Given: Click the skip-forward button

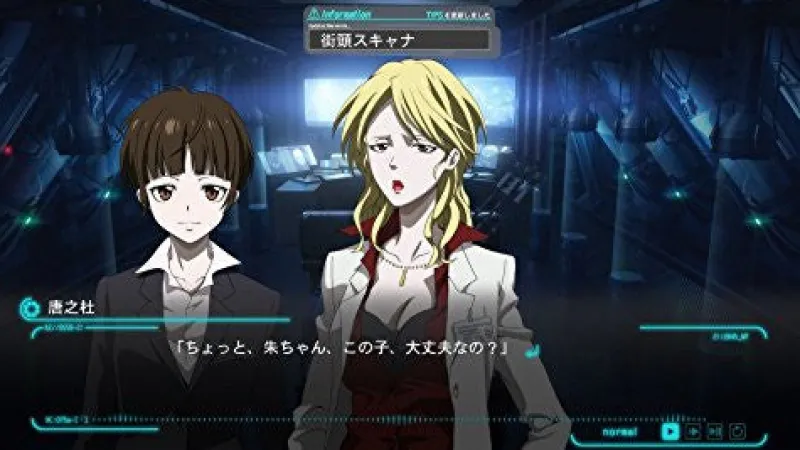Looking at the screenshot, I should click(714, 431).
